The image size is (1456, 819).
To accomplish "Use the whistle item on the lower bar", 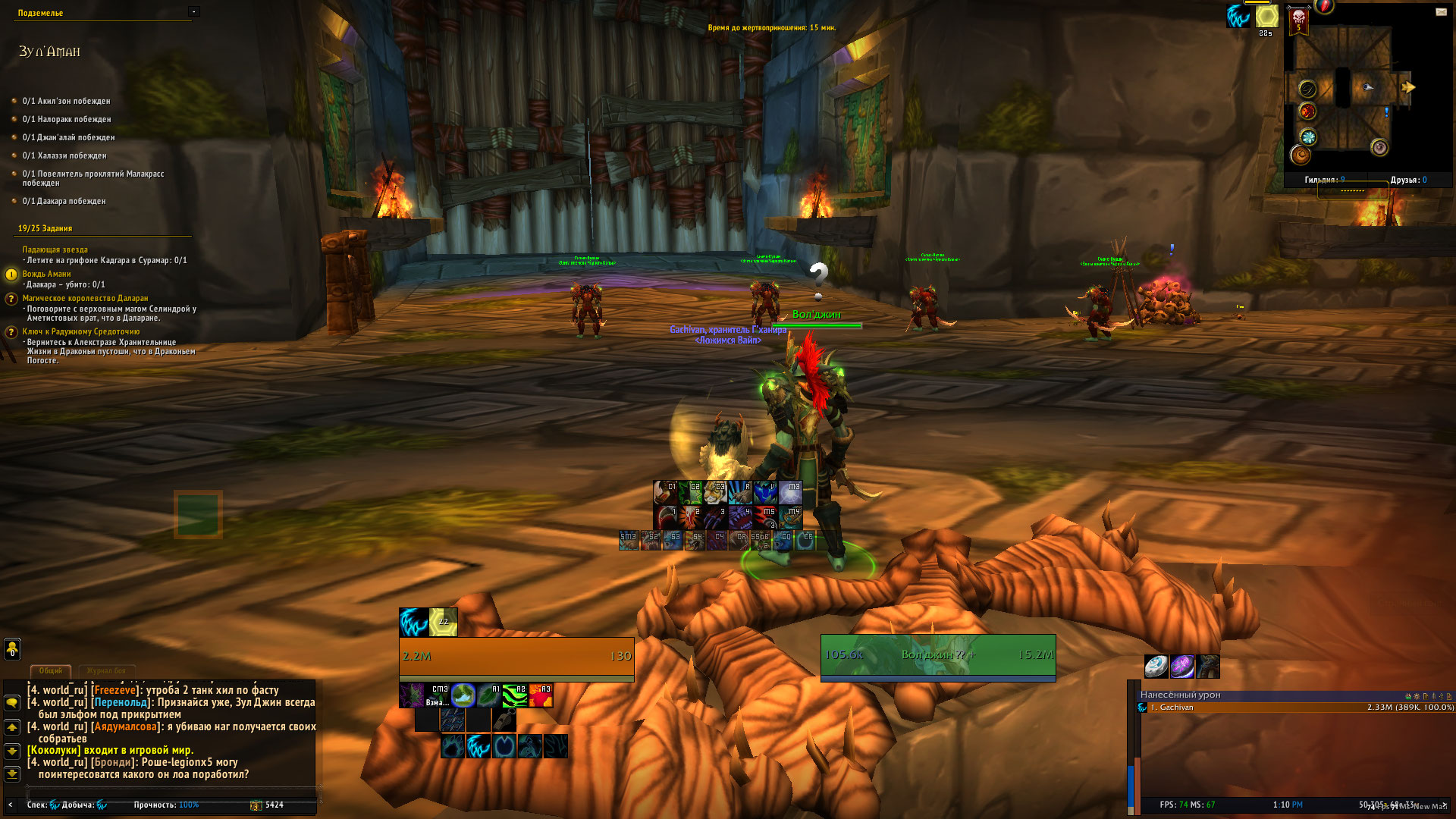I will [504, 720].
